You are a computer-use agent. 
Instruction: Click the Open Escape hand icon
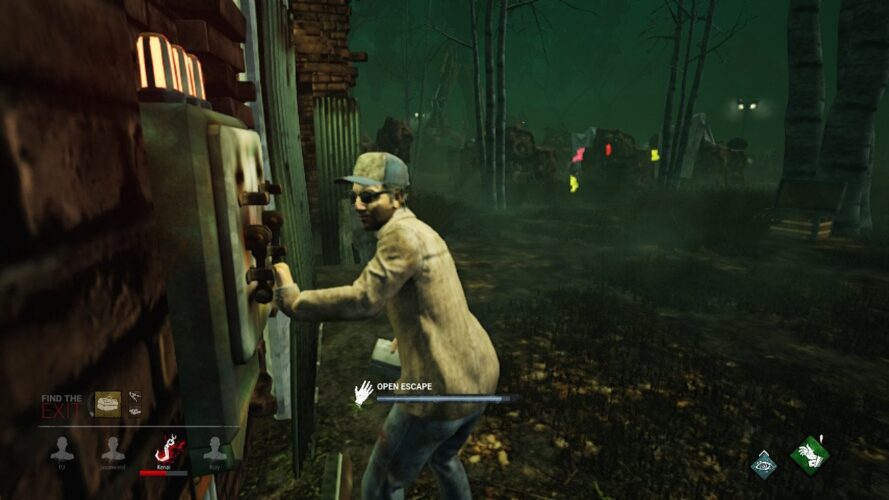click(363, 392)
